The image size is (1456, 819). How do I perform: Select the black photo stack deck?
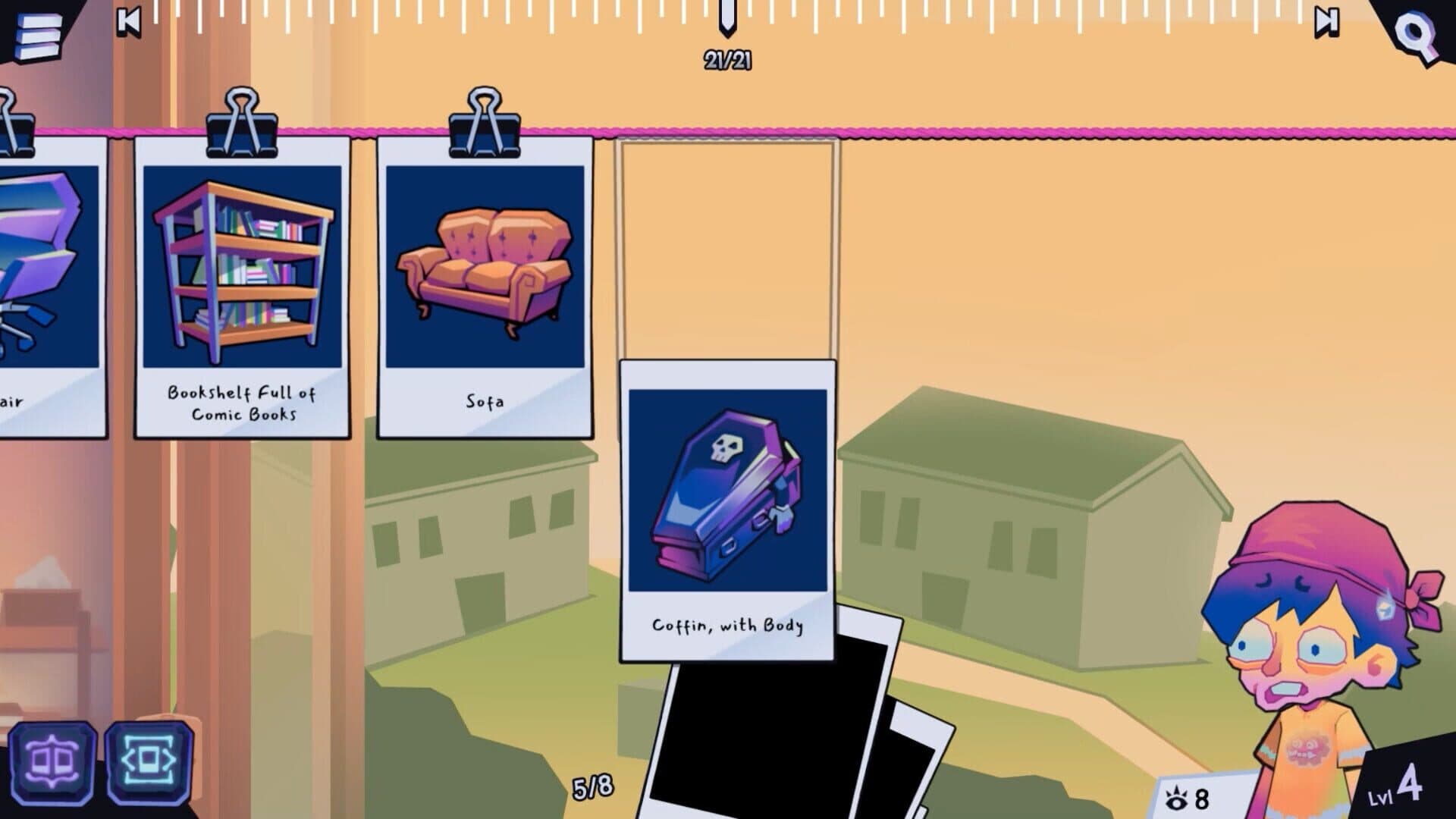point(781,736)
